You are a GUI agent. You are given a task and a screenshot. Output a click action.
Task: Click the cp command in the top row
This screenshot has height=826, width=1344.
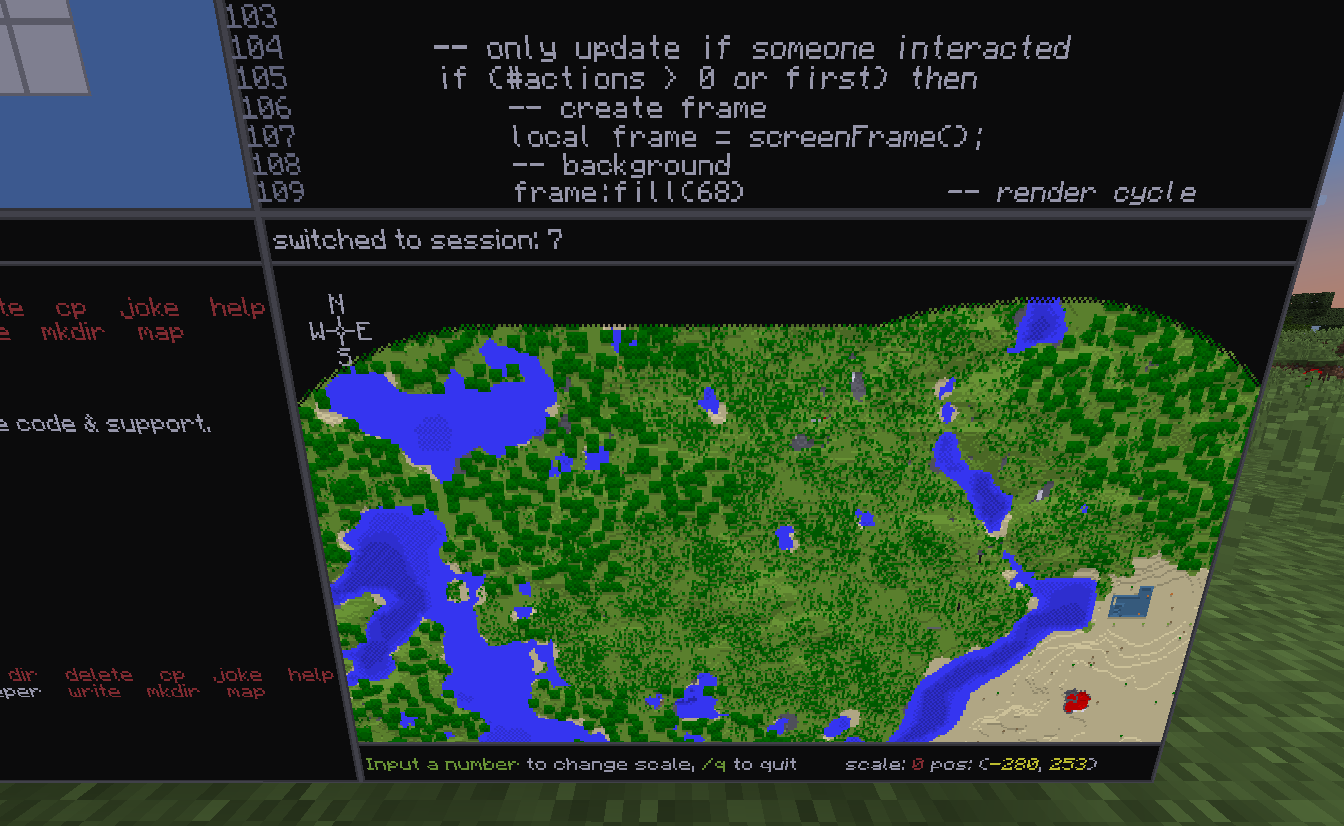tap(70, 307)
